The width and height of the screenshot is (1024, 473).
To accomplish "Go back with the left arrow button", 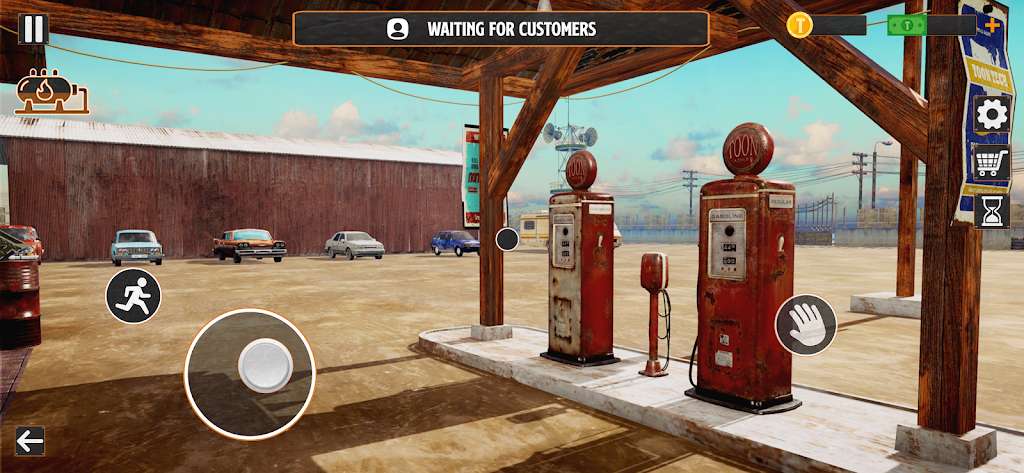I will pos(30,441).
